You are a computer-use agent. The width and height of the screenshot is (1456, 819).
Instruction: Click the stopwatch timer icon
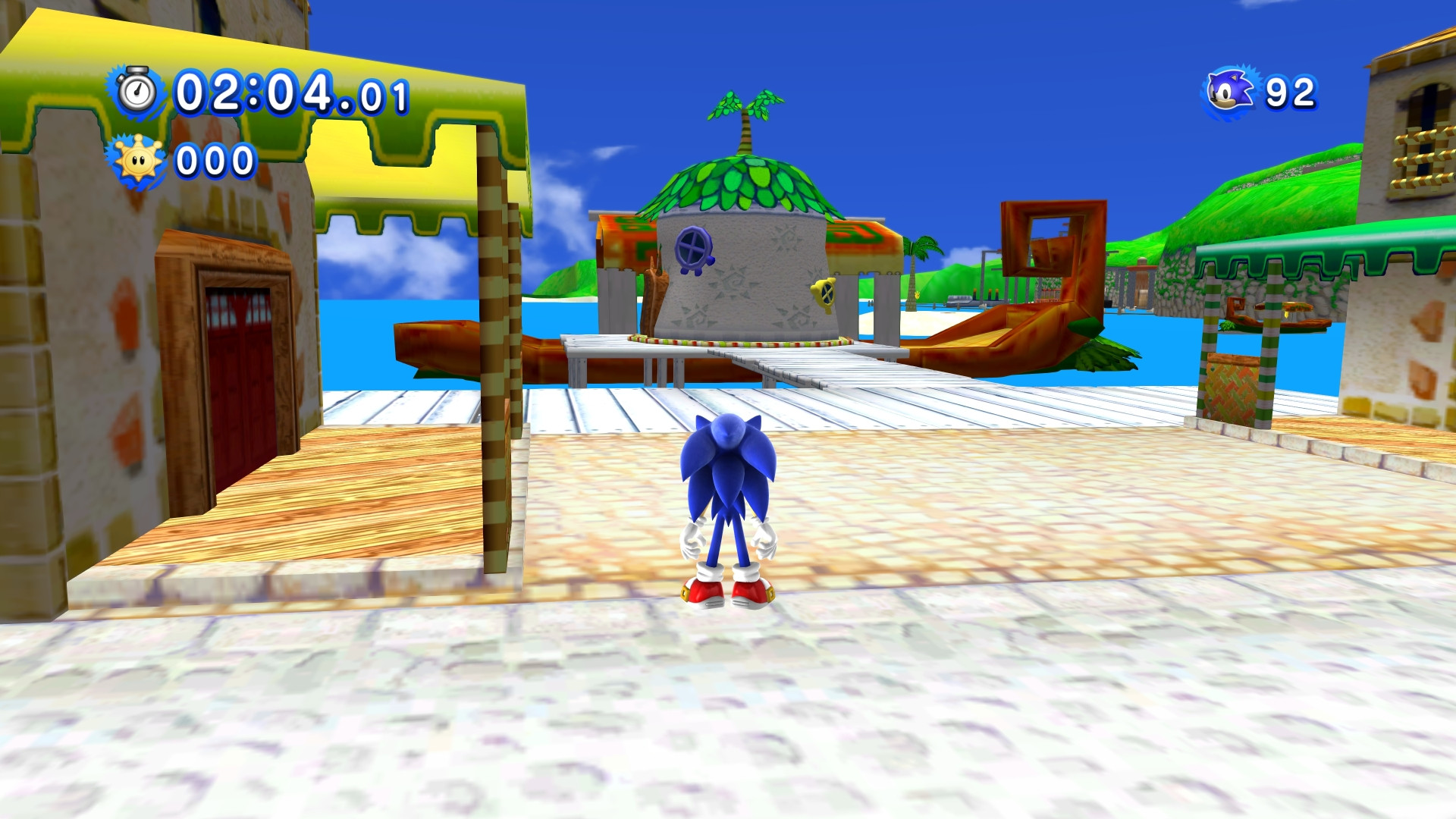tap(138, 92)
